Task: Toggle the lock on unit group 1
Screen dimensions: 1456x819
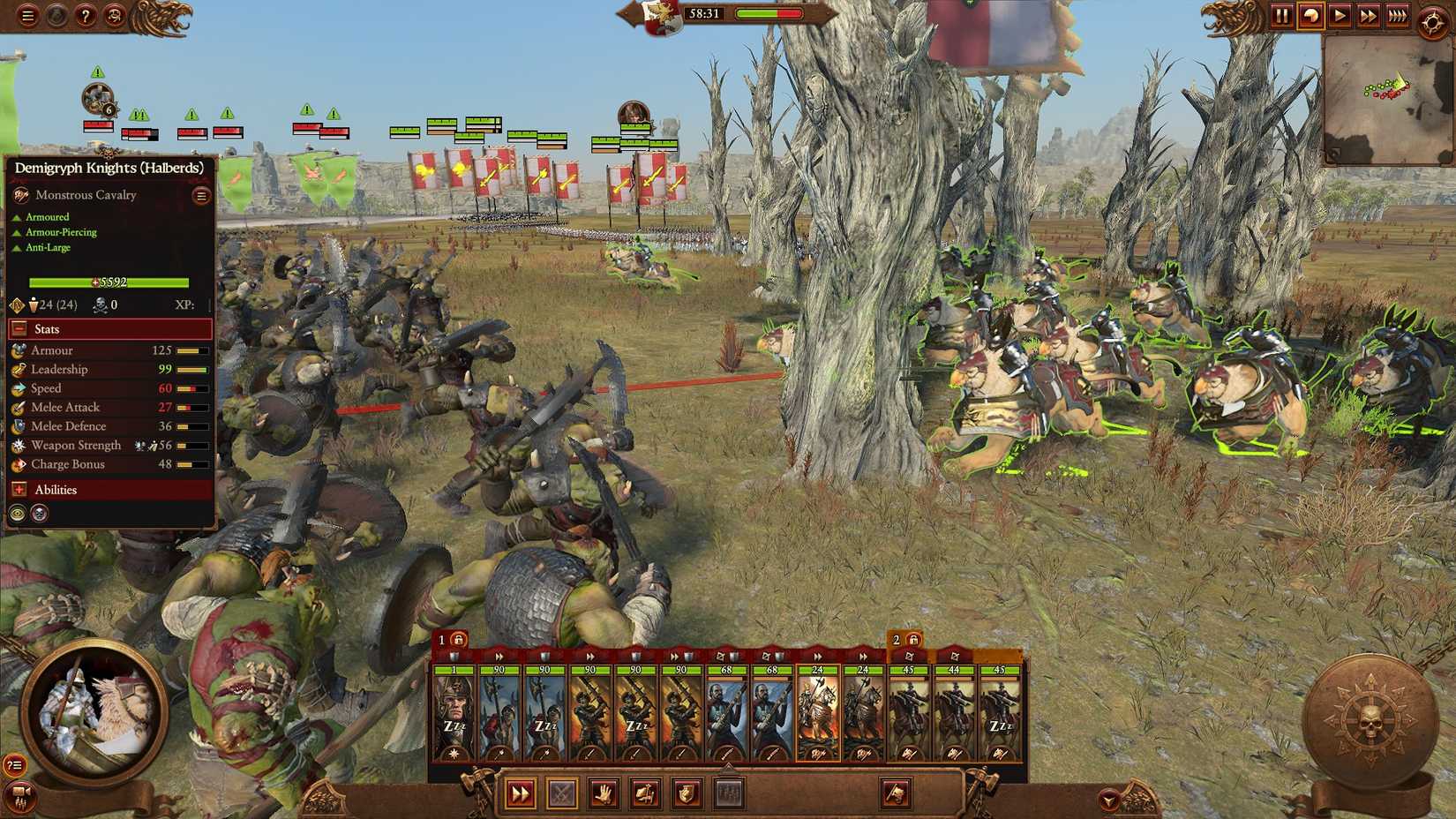Action: (458, 637)
